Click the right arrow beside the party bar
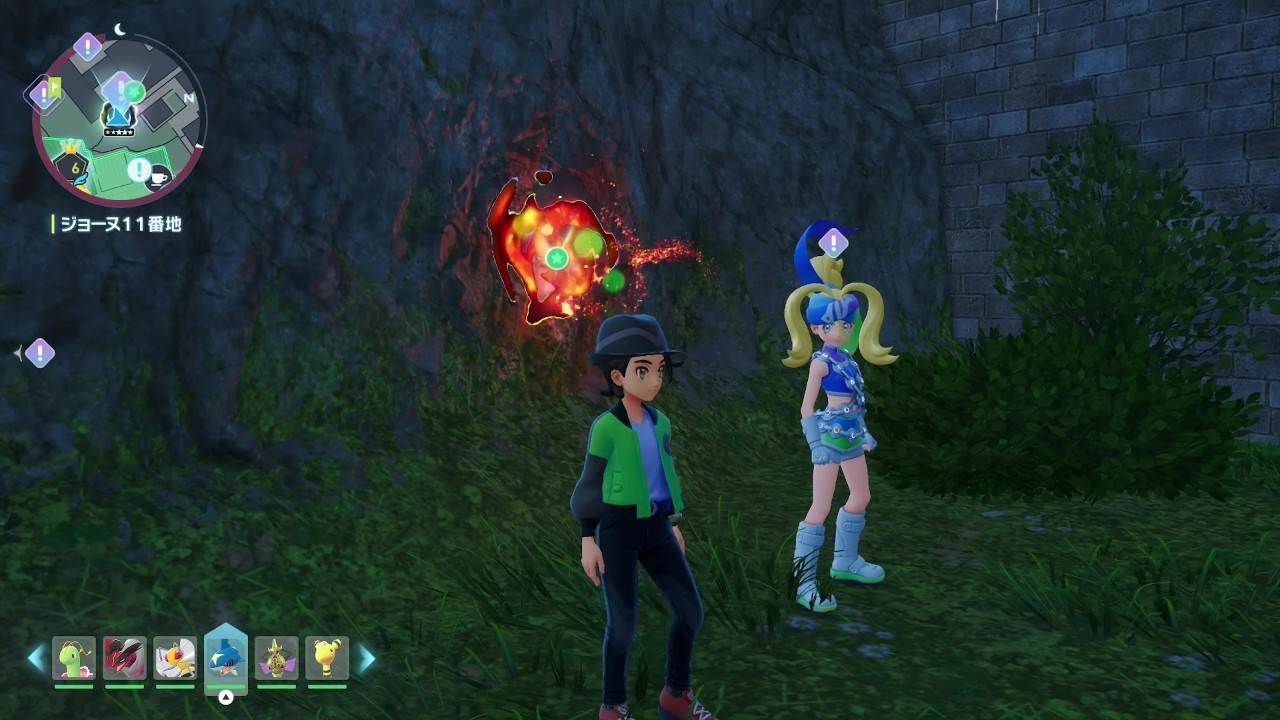1280x720 pixels. coord(367,657)
